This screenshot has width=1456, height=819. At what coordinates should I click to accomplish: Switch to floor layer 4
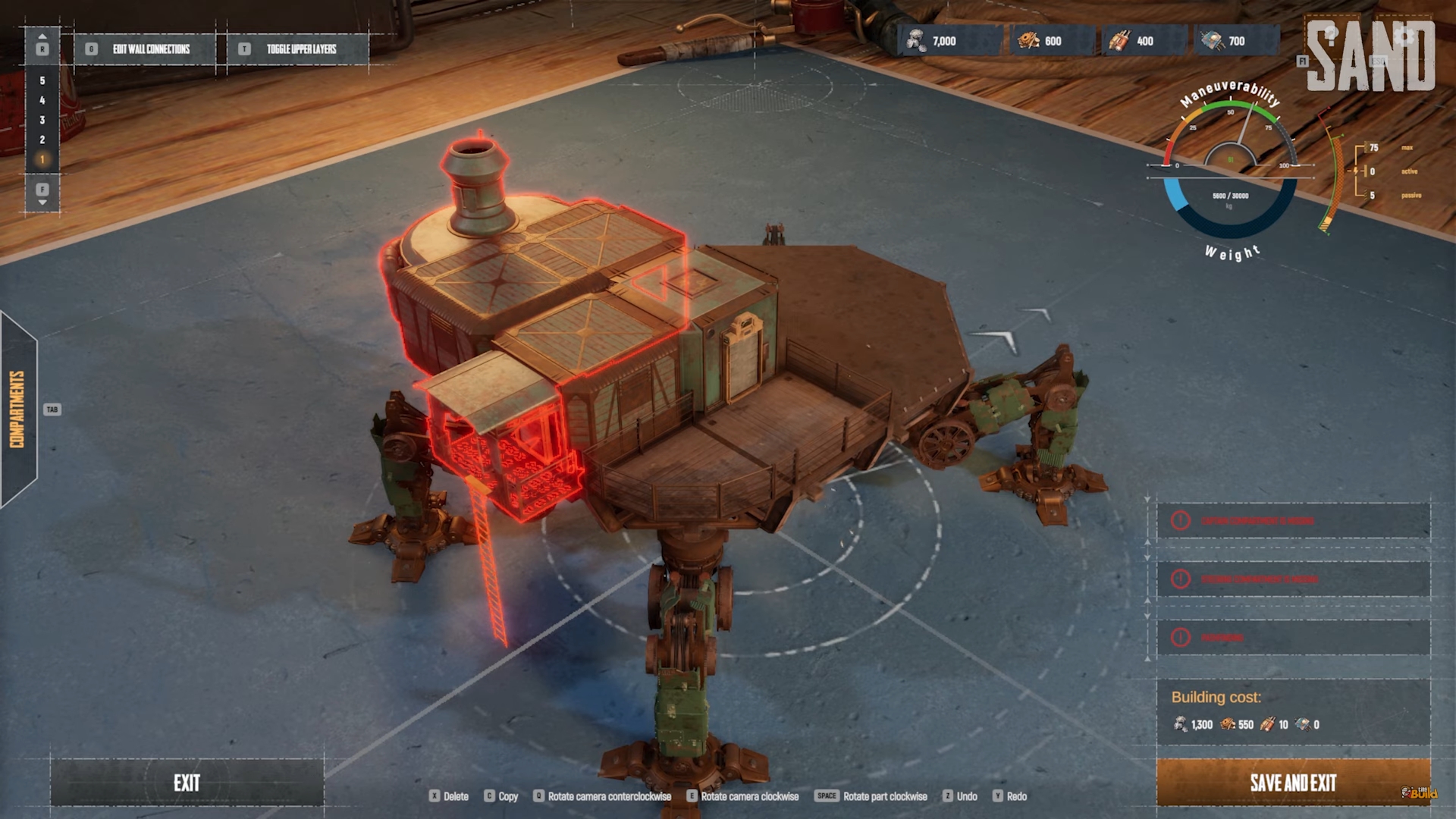click(42, 100)
